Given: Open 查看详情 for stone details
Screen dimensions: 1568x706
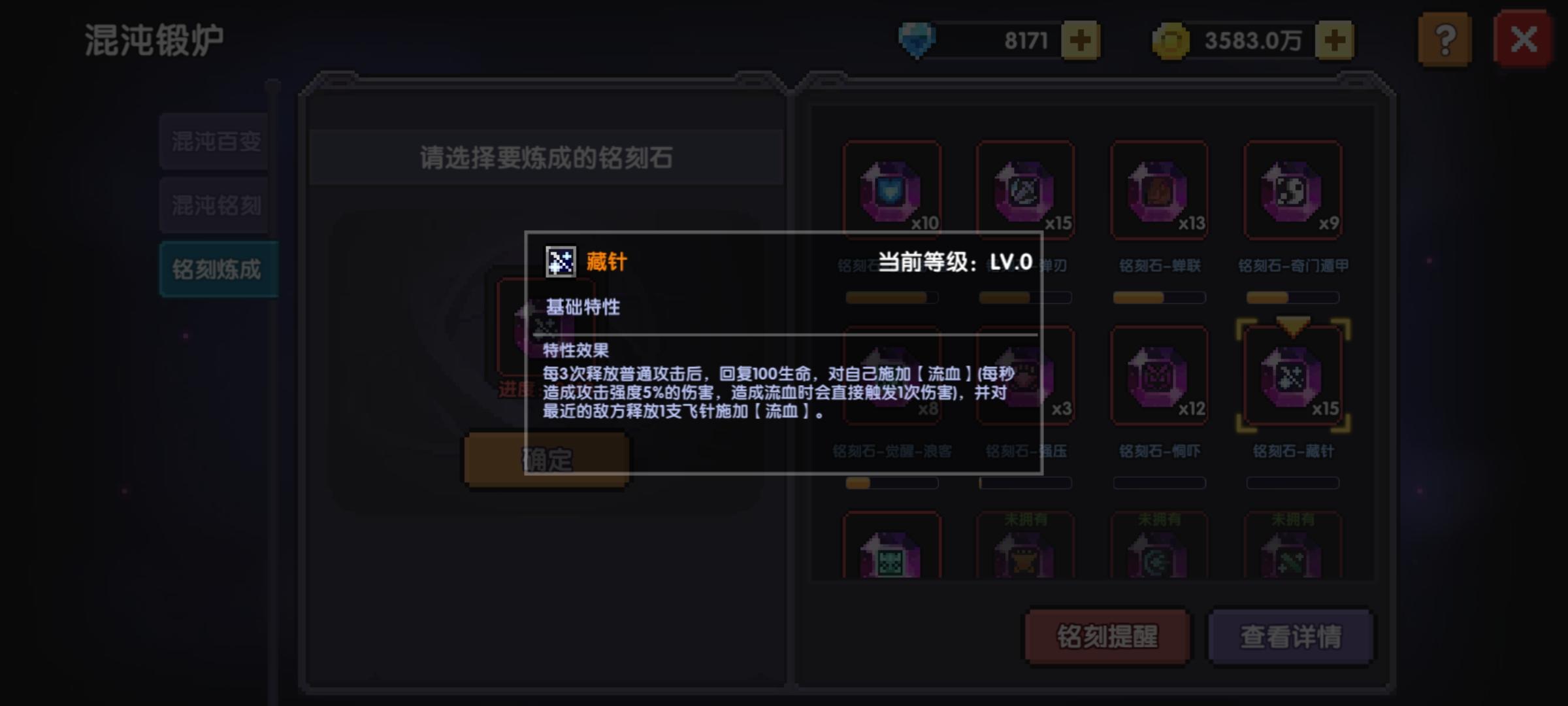Looking at the screenshot, I should coord(1290,636).
